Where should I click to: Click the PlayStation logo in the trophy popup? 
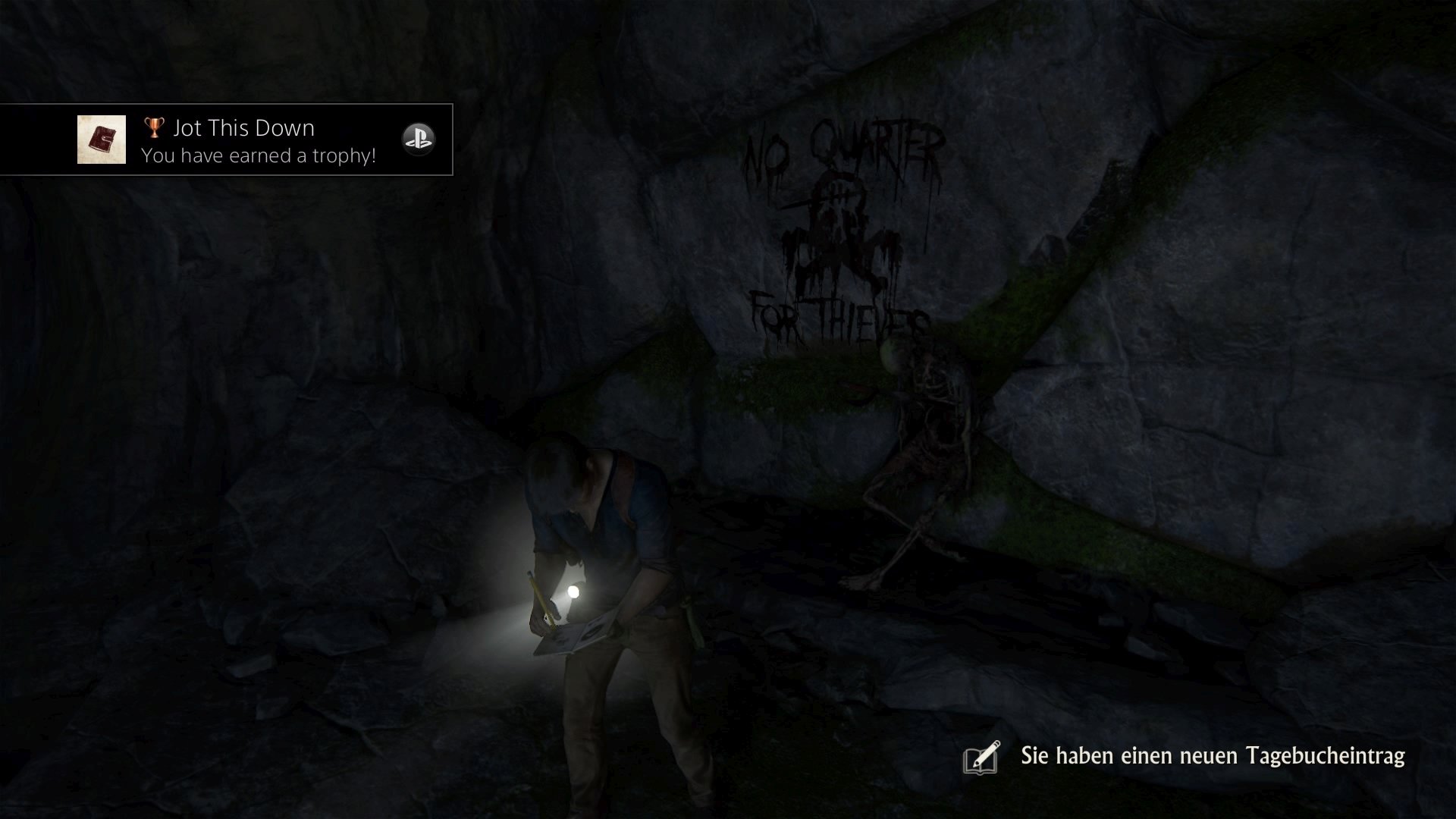[x=418, y=140]
